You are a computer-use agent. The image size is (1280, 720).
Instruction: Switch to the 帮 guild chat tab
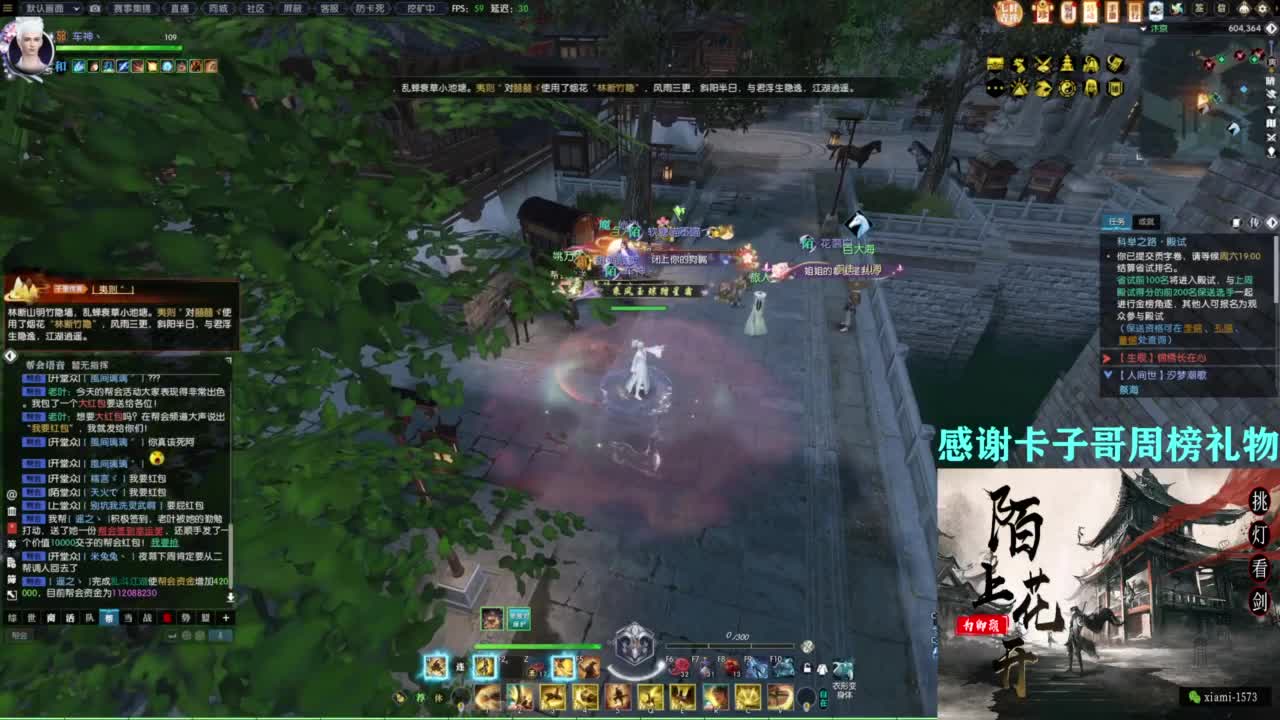point(110,618)
